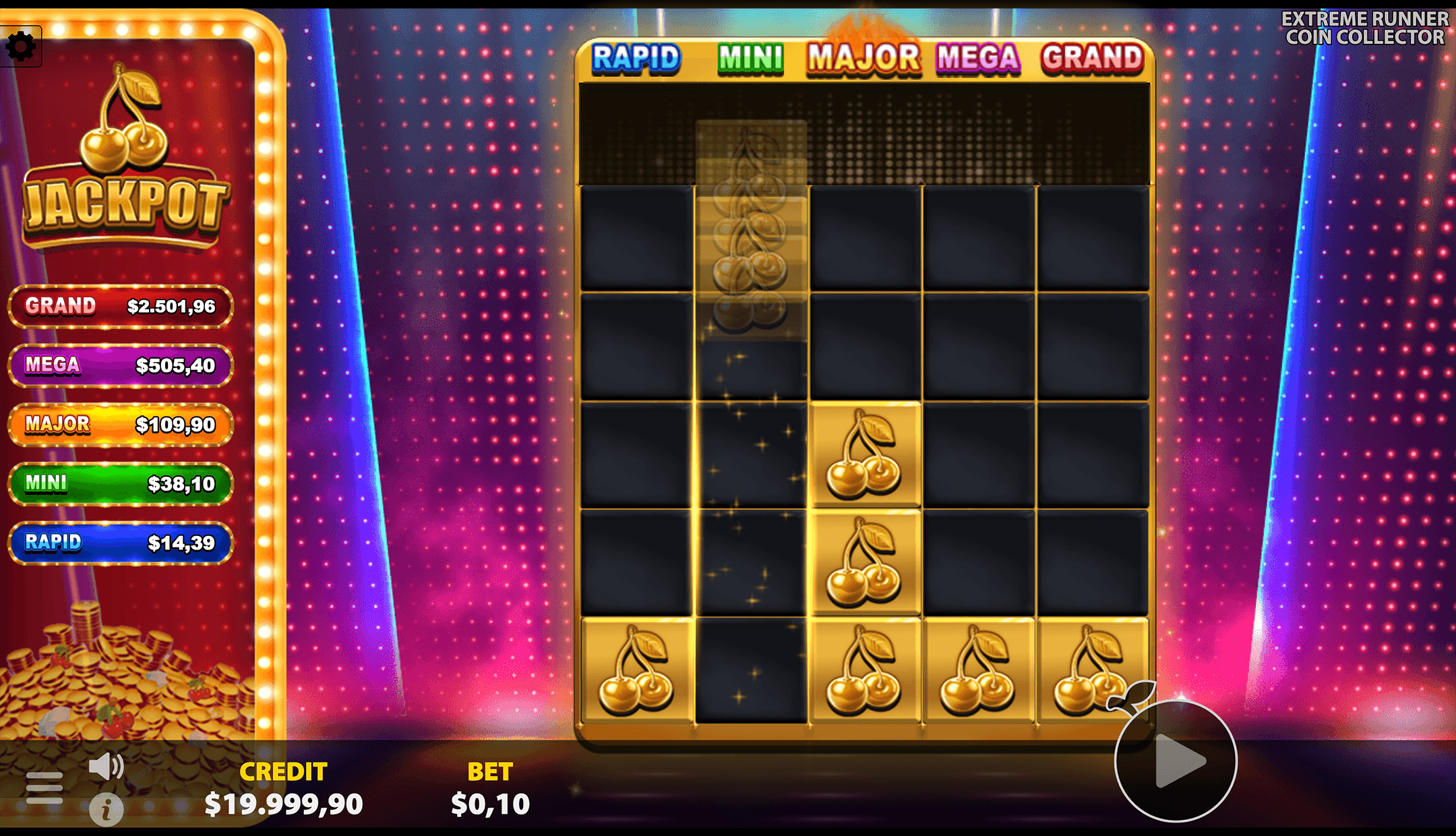Click the falling cherry reel on the second column
Viewport: 1456px width, 836px height.
click(752, 222)
